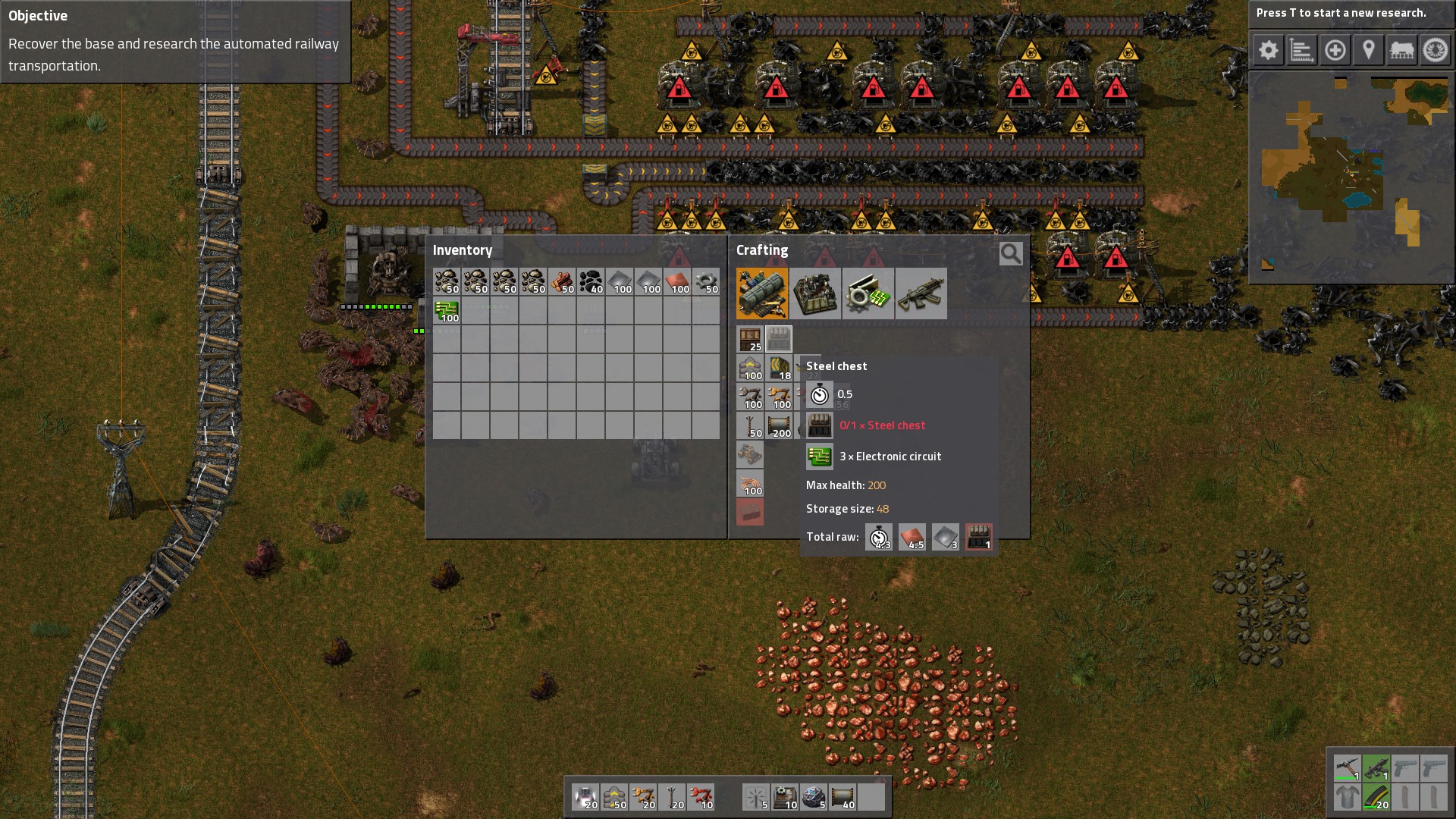Open the crafting search magnifier
The image size is (1456, 819).
coord(1010,253)
